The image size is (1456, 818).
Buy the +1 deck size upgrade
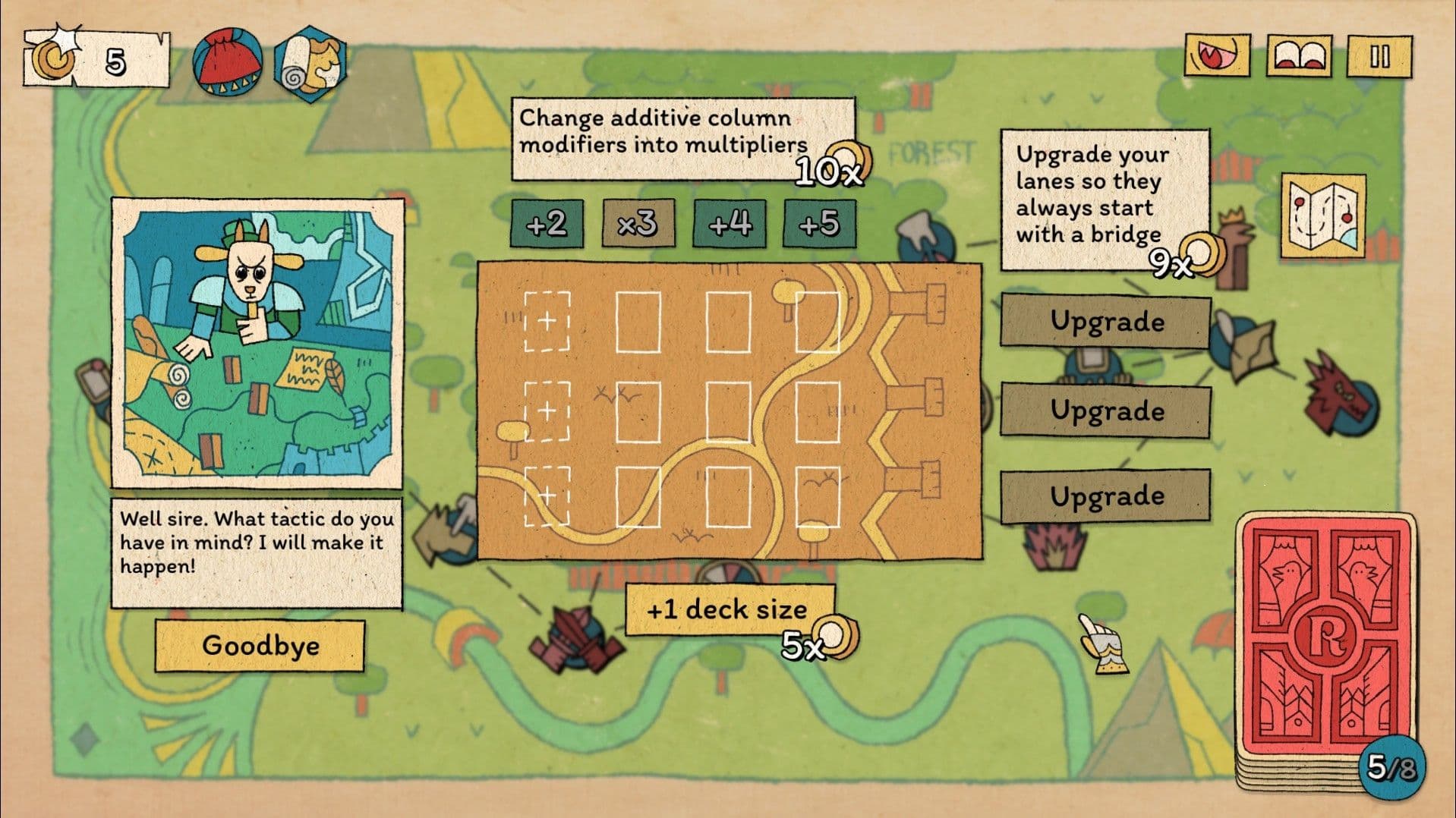point(729,609)
